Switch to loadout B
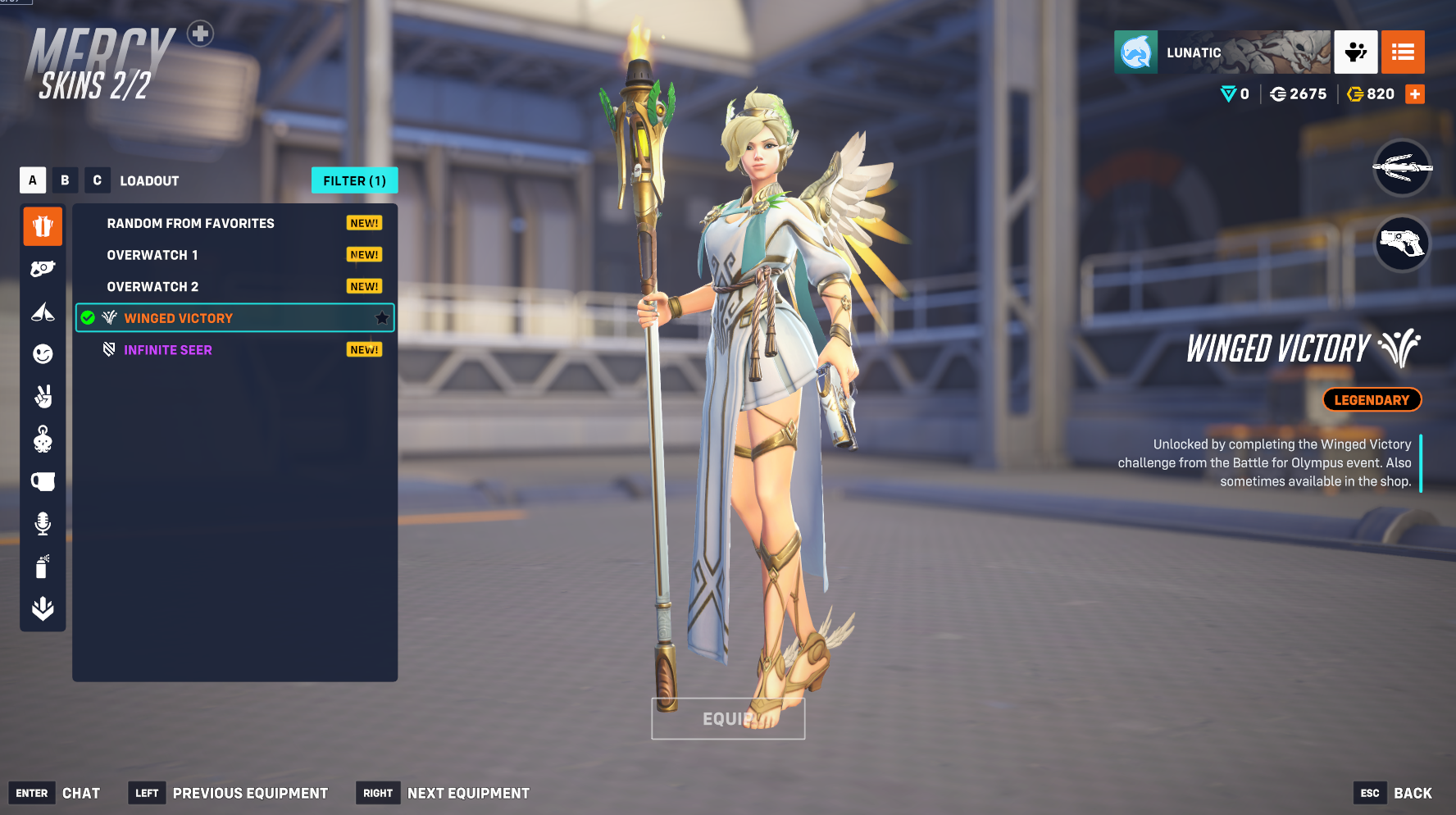 click(x=65, y=180)
